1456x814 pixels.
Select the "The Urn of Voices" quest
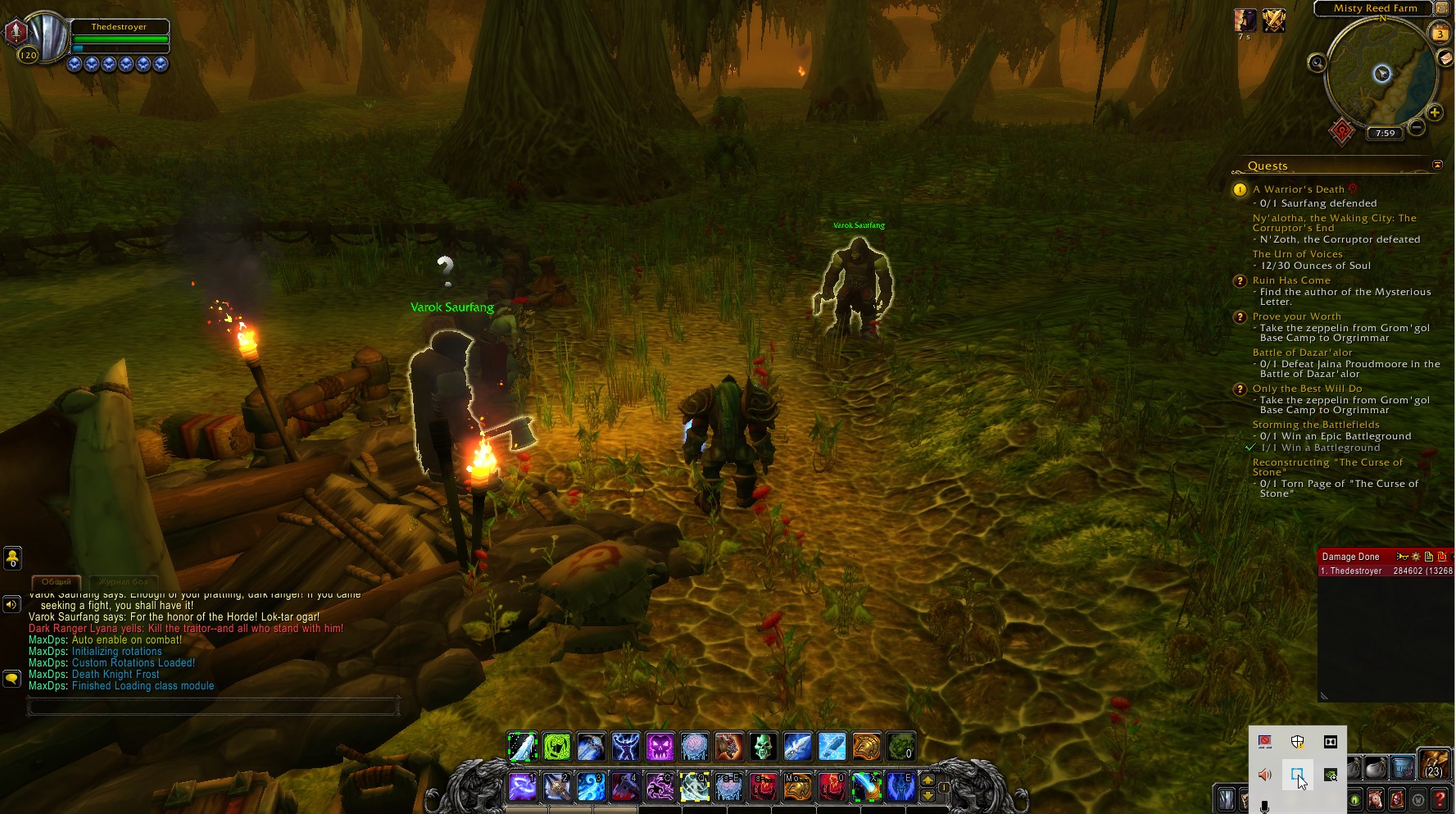(x=1297, y=254)
